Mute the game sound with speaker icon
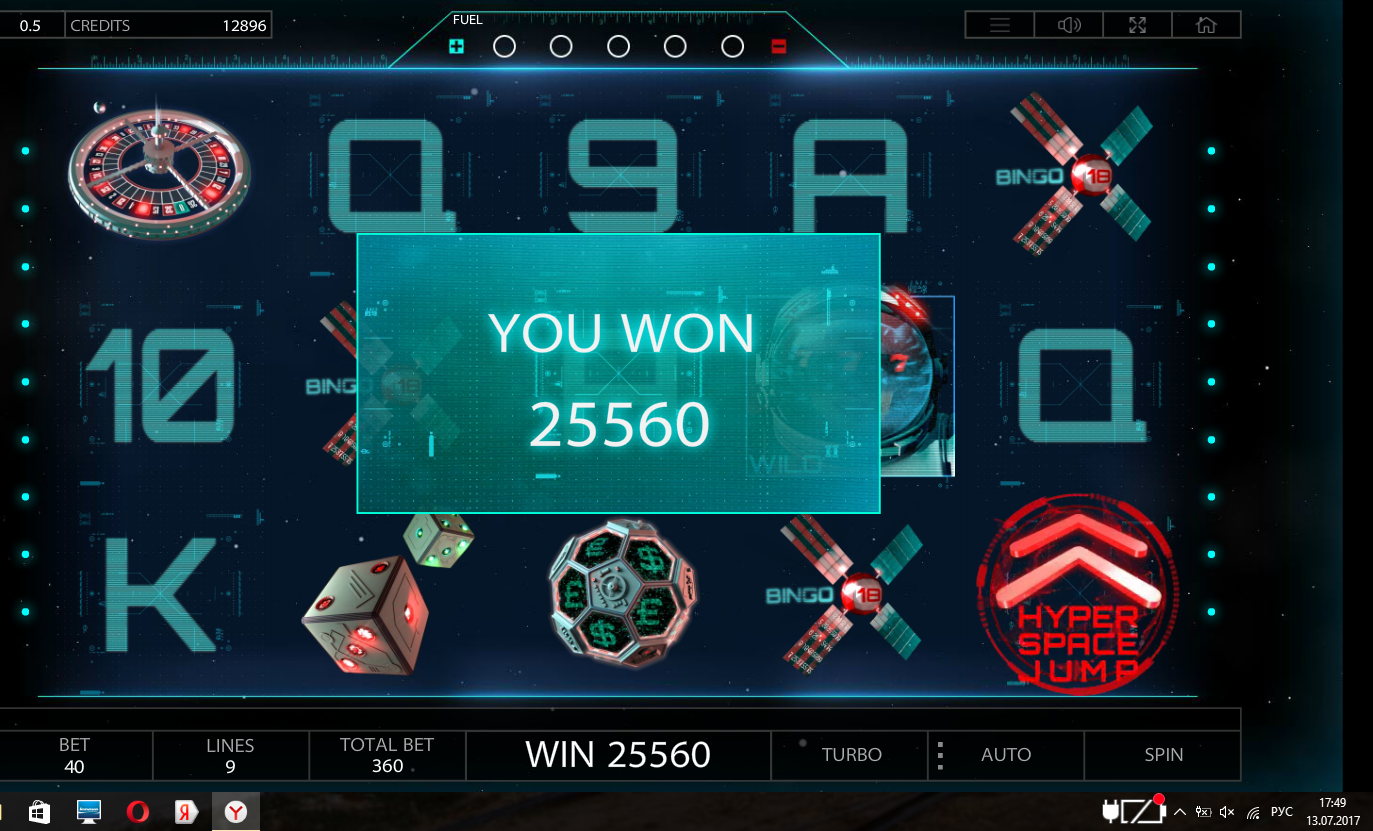 pyautogui.click(x=1068, y=24)
